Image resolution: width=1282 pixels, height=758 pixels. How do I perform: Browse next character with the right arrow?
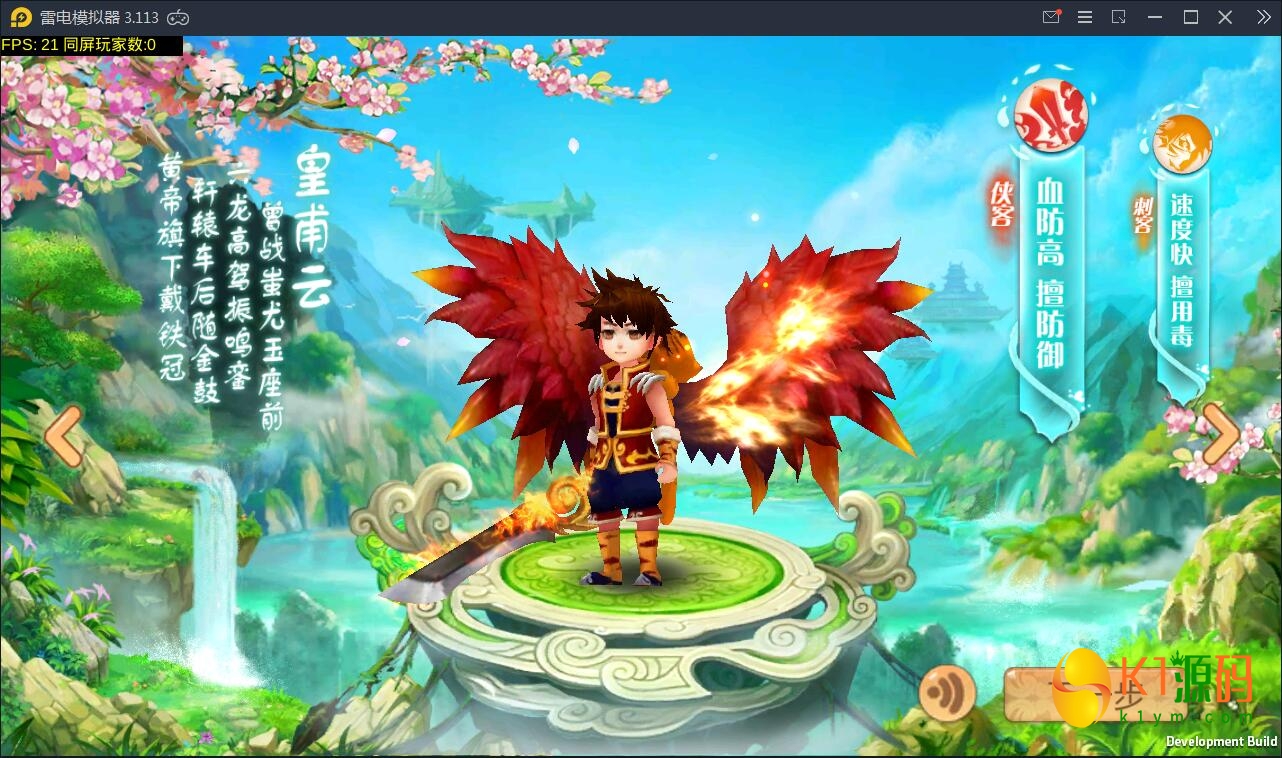(1219, 435)
